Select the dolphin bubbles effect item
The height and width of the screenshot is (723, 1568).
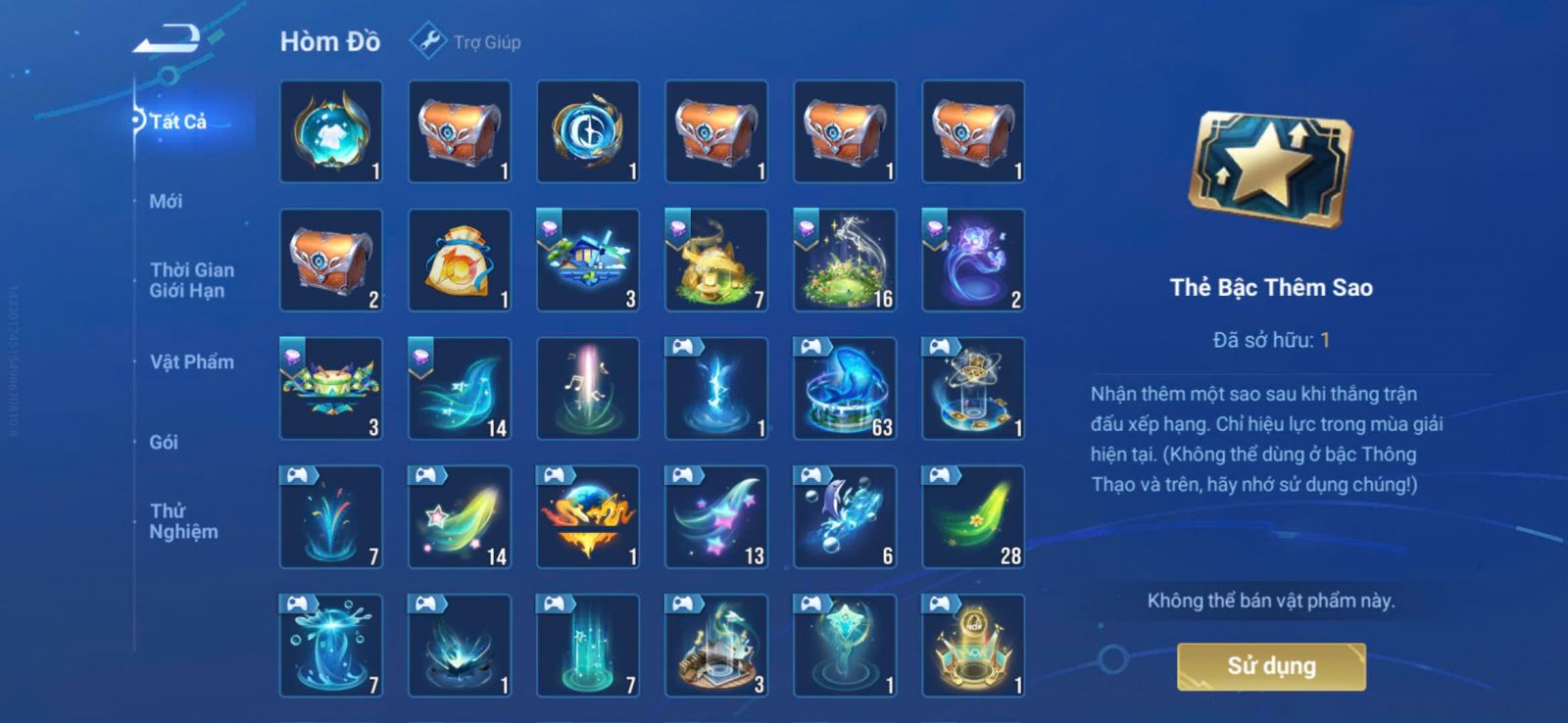pyautogui.click(x=845, y=516)
